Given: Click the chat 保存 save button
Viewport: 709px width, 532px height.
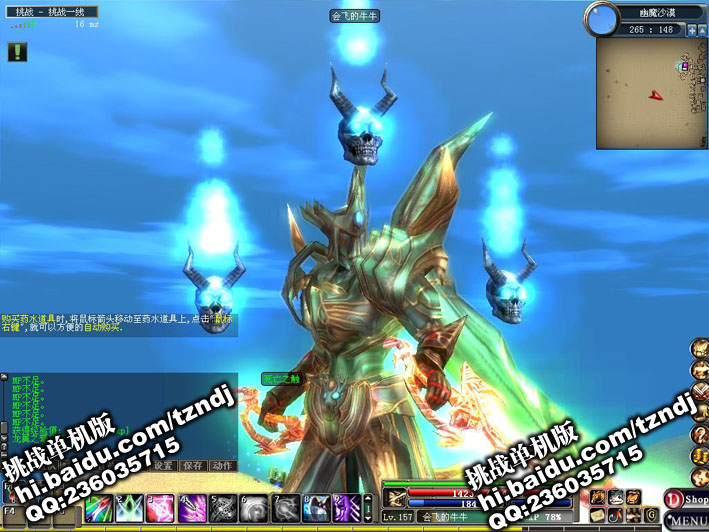Looking at the screenshot, I should (194, 466).
